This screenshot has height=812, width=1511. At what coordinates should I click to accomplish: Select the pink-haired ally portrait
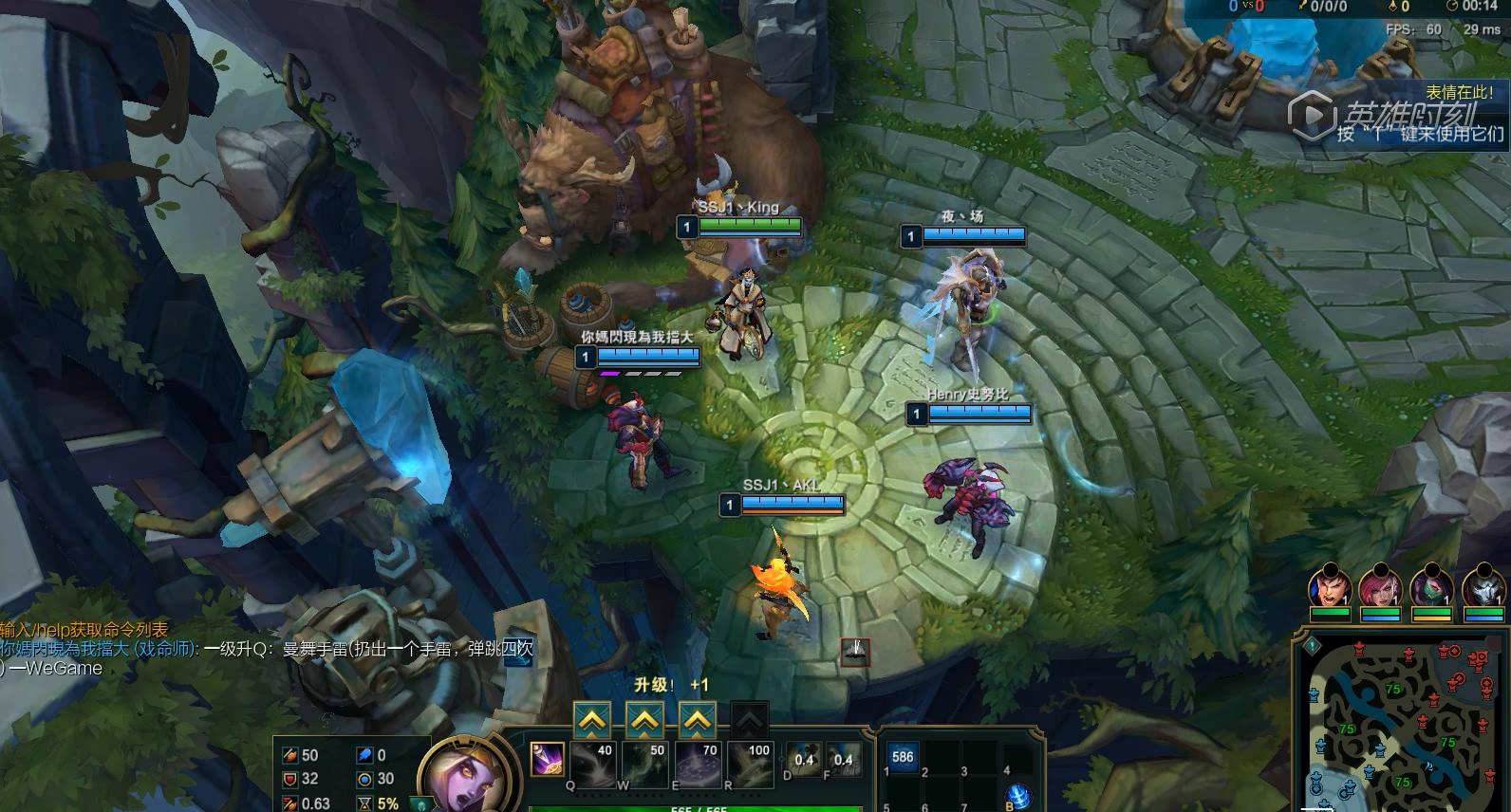click(x=1380, y=588)
